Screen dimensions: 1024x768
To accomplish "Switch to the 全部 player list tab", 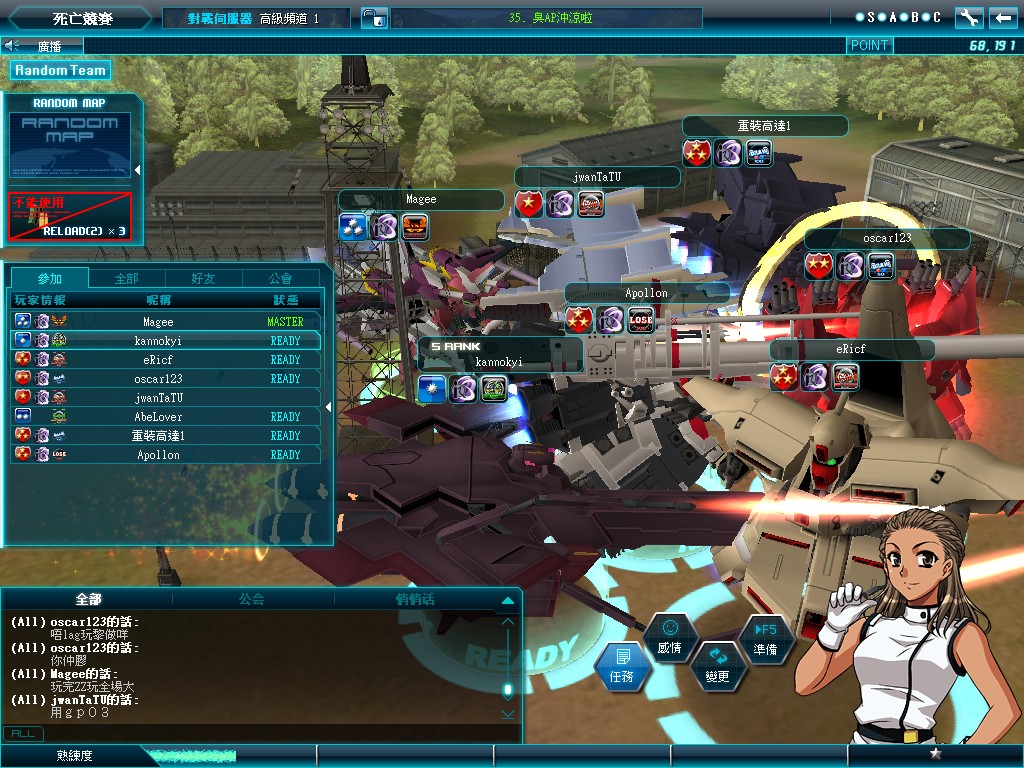I will tap(127, 278).
